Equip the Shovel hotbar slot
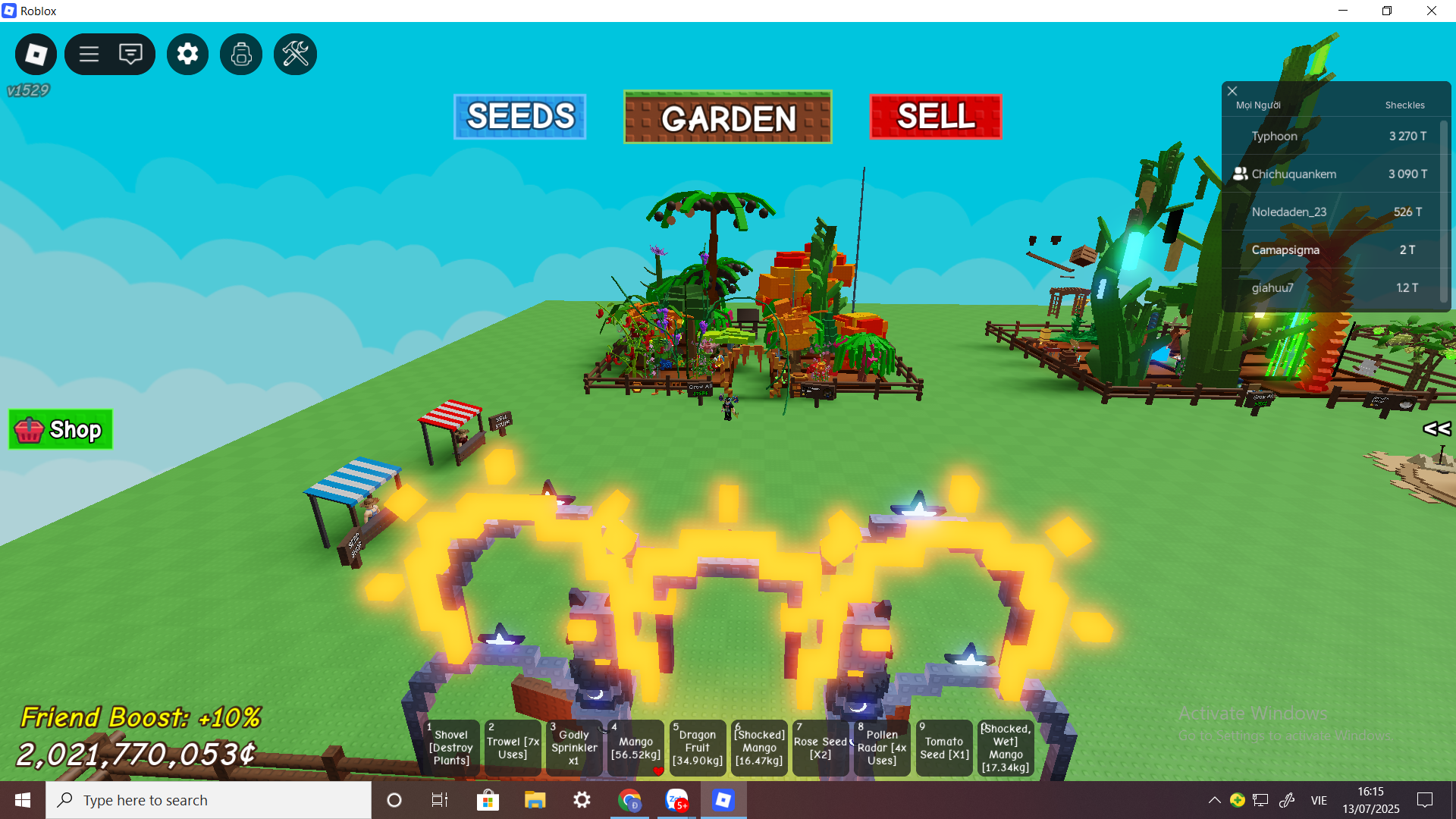This screenshot has height=819, width=1456. coord(451,748)
